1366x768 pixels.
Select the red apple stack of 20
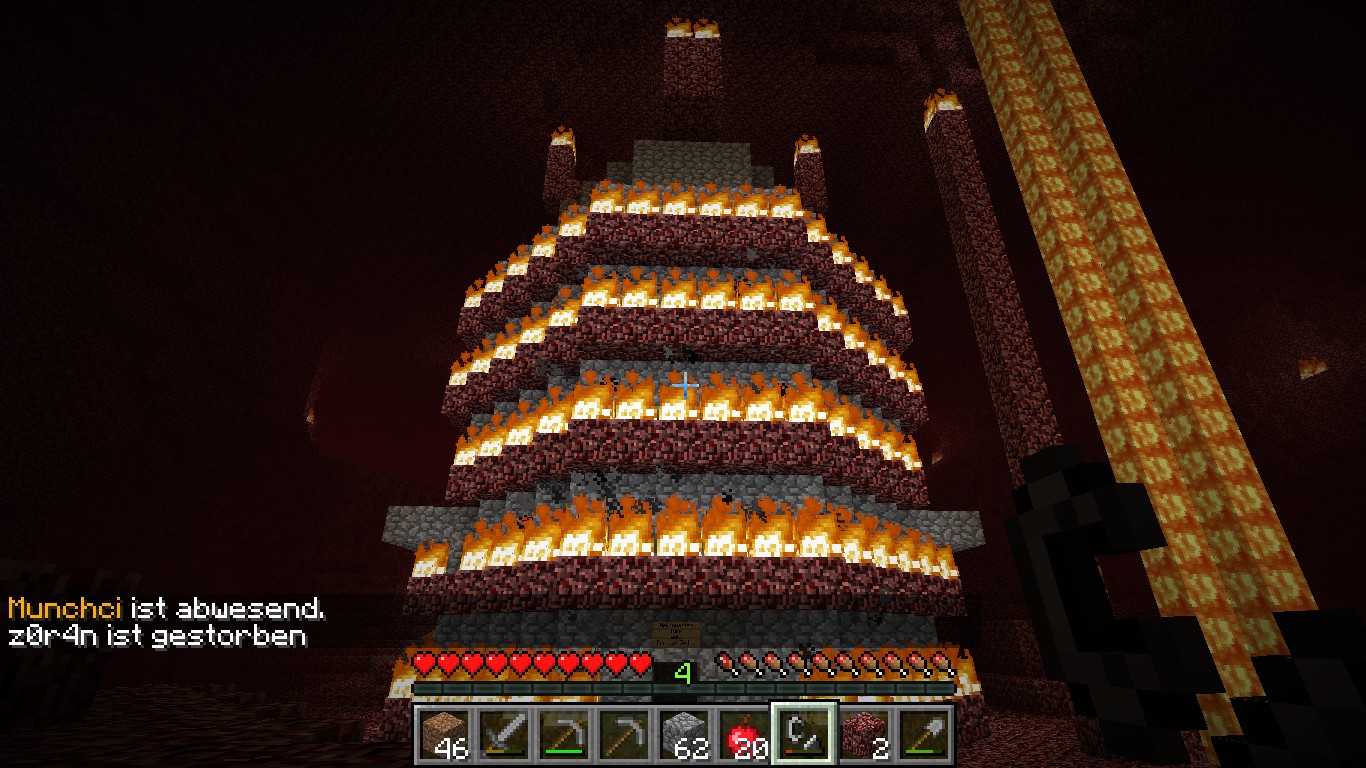[744, 737]
